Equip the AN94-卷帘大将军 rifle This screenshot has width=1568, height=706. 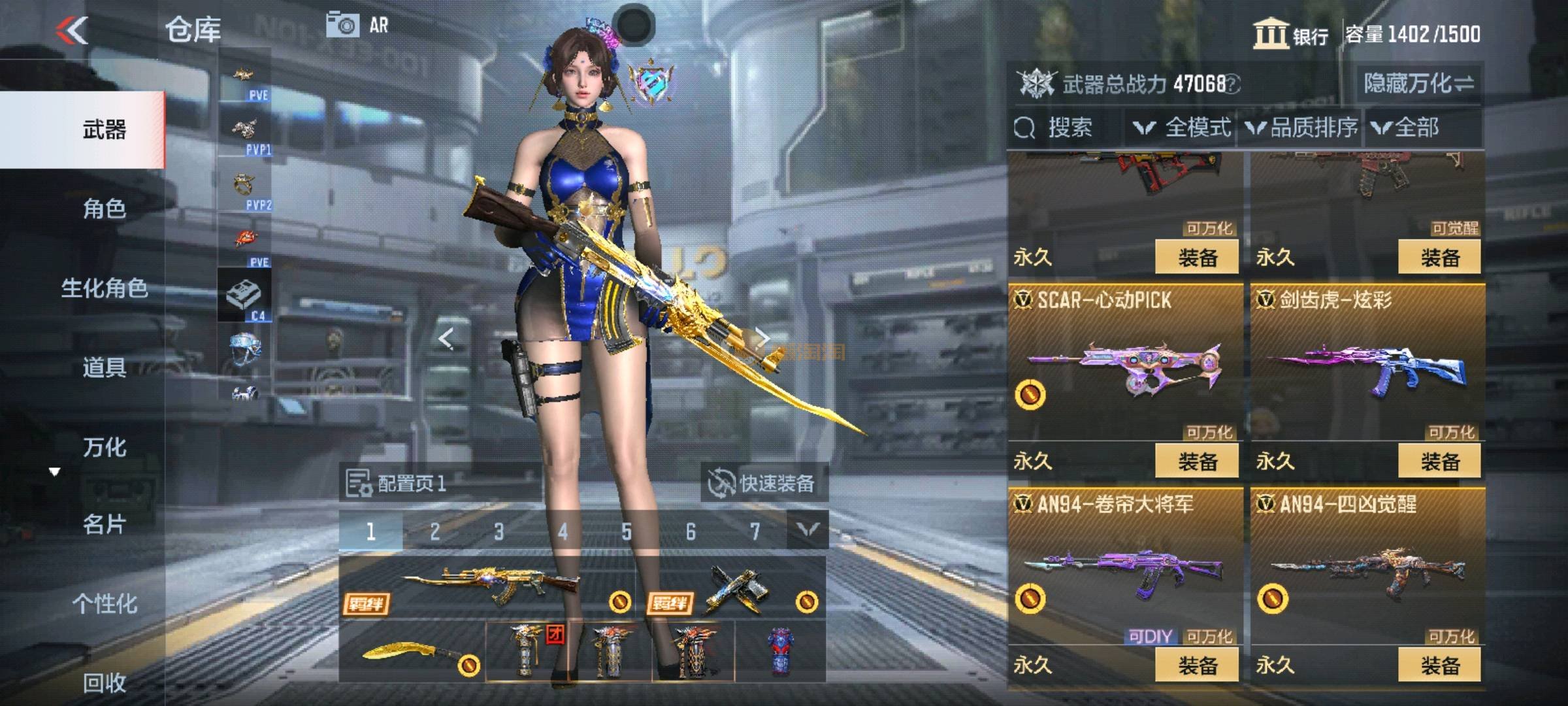tap(1197, 665)
